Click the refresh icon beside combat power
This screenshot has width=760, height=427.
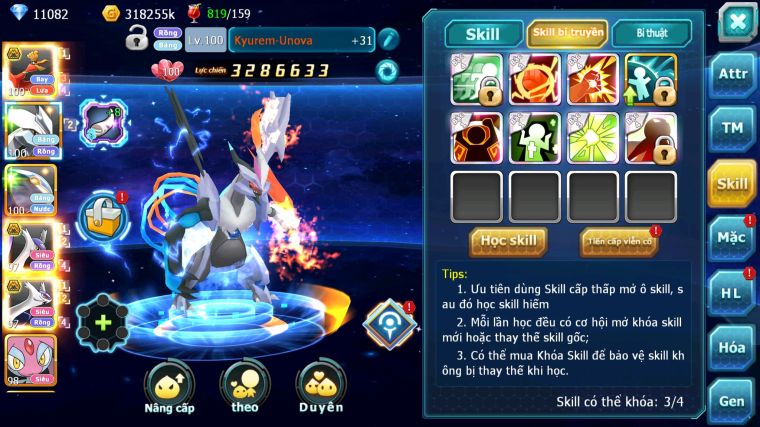[386, 70]
